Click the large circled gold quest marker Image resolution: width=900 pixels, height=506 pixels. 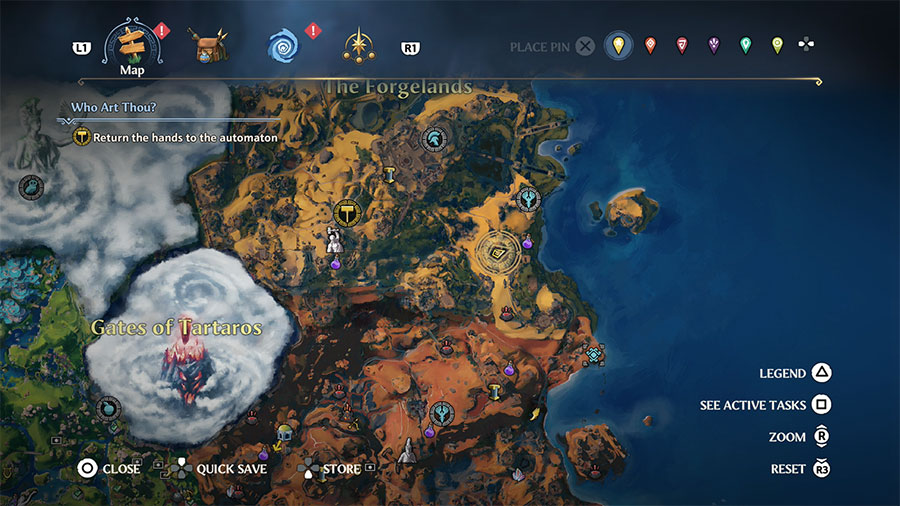tap(347, 212)
